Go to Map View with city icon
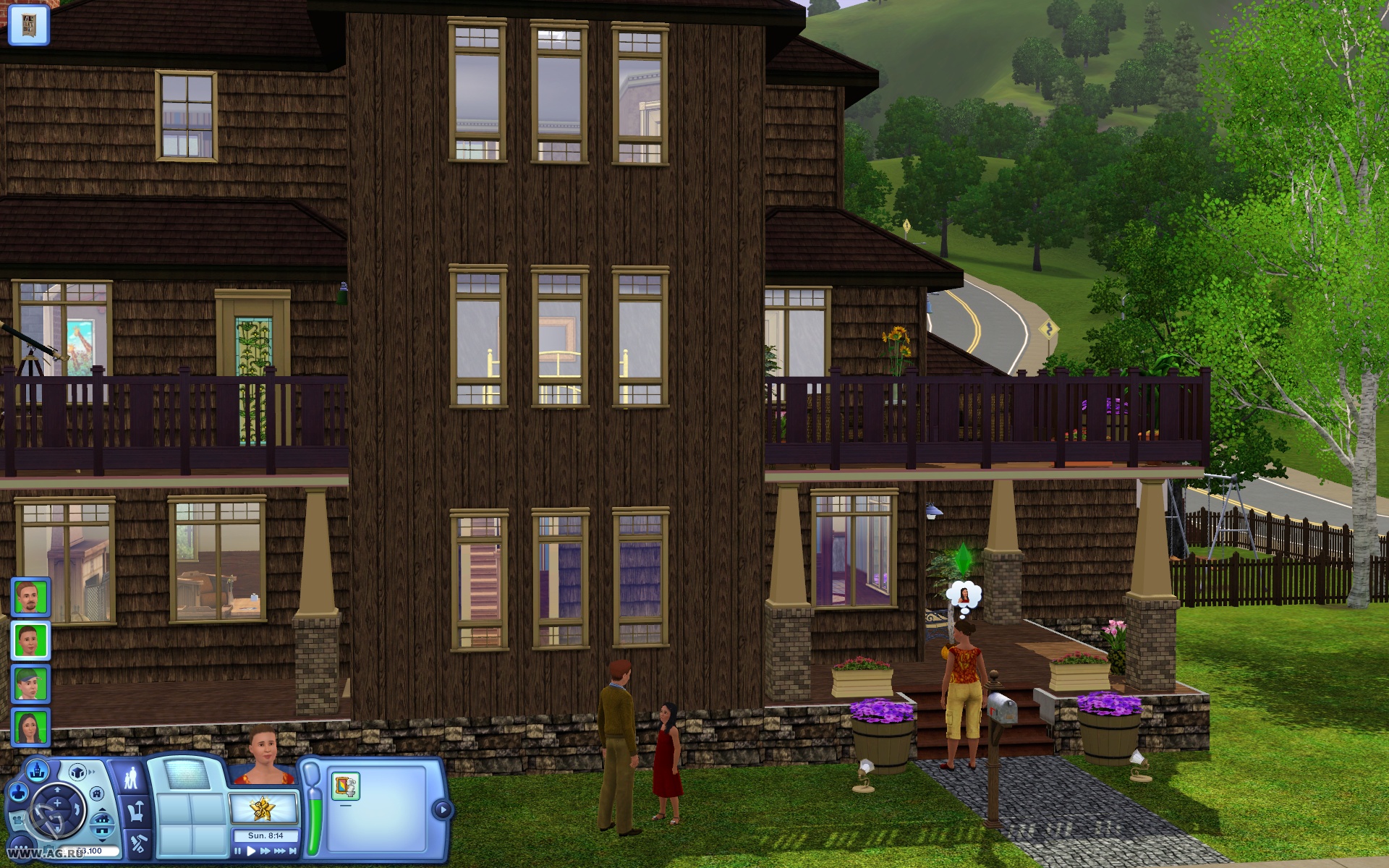1389x868 pixels. click(x=38, y=771)
